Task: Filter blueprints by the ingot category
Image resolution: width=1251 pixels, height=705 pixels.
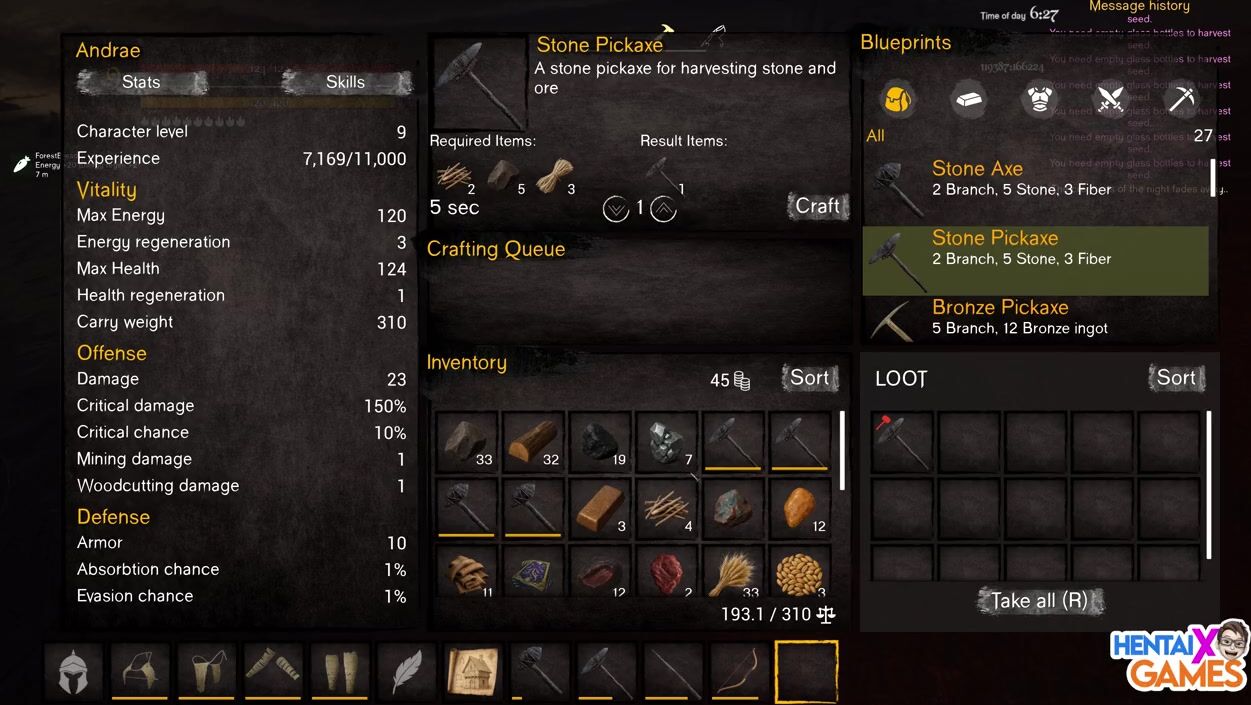Action: tap(968, 99)
